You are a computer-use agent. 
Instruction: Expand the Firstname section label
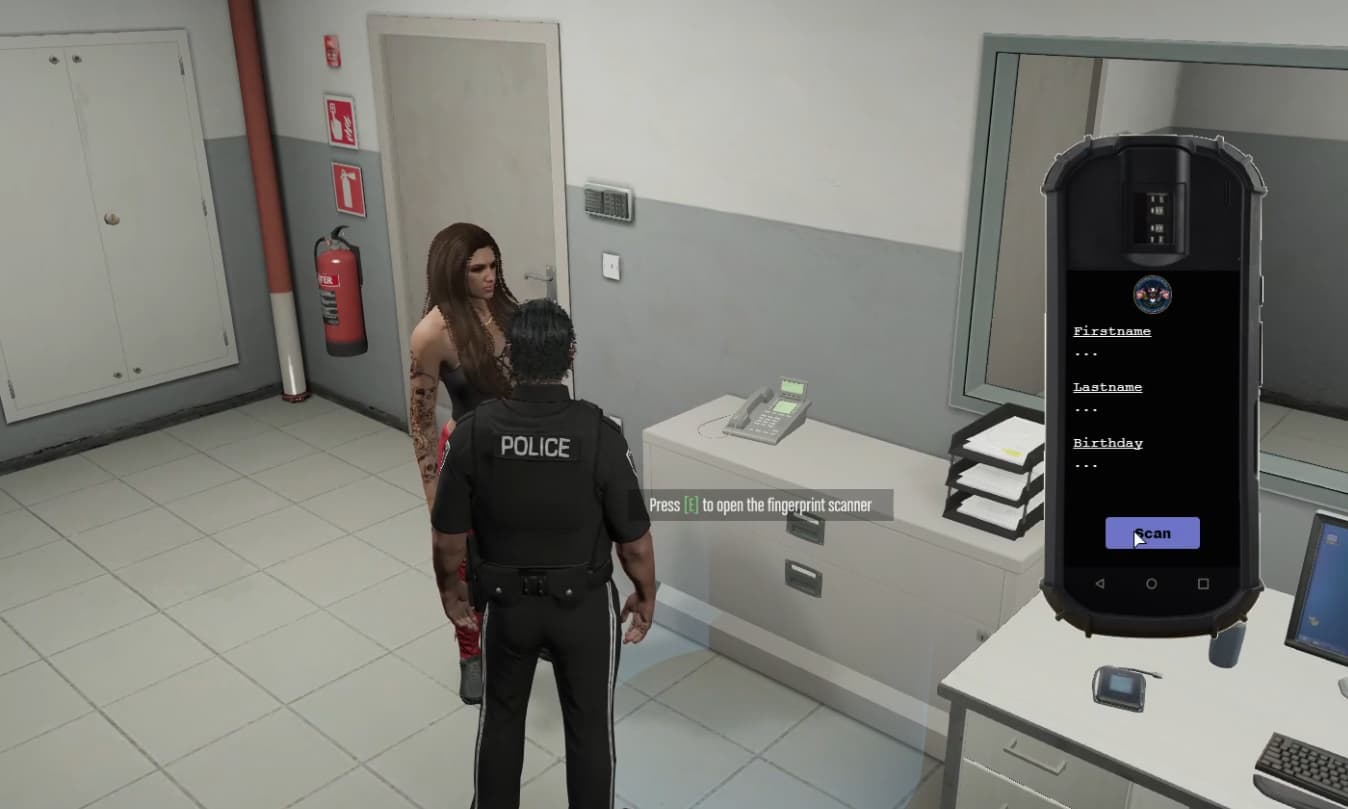[1112, 330]
